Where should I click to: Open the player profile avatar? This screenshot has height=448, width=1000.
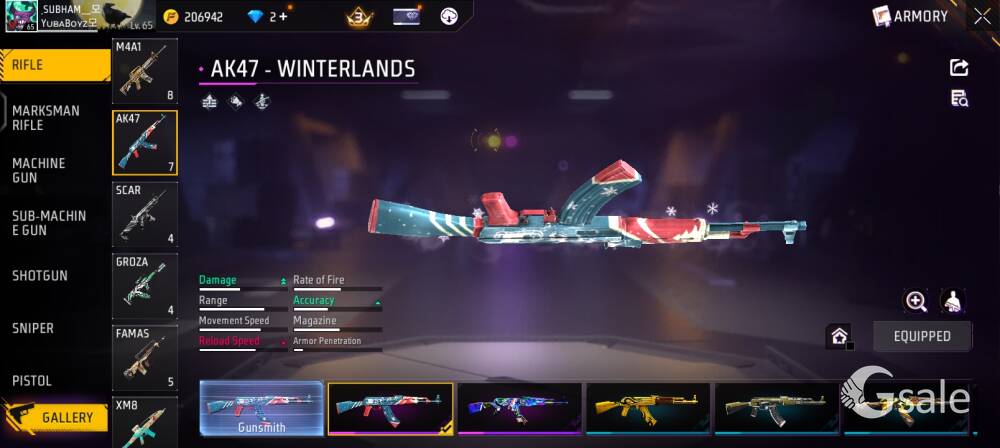(21, 16)
